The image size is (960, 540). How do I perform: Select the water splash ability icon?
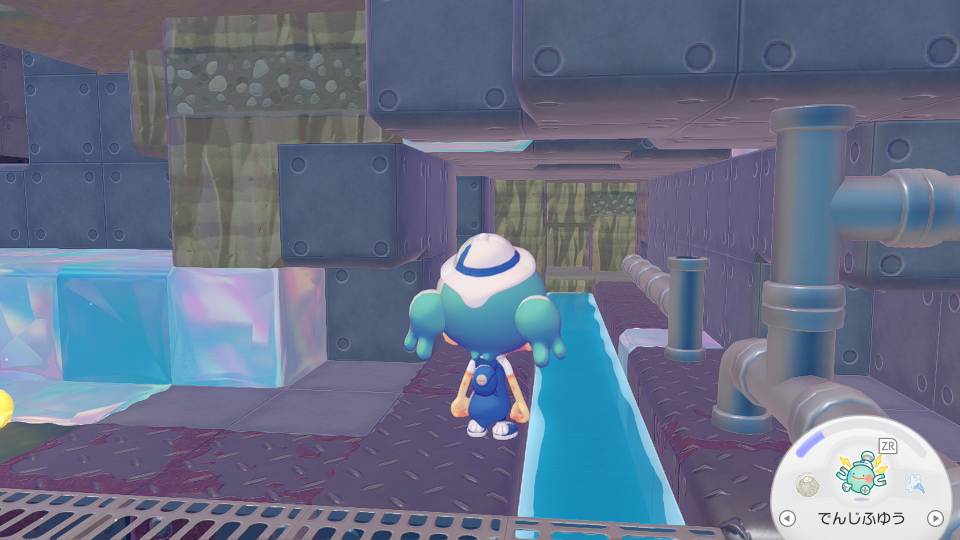(914, 485)
